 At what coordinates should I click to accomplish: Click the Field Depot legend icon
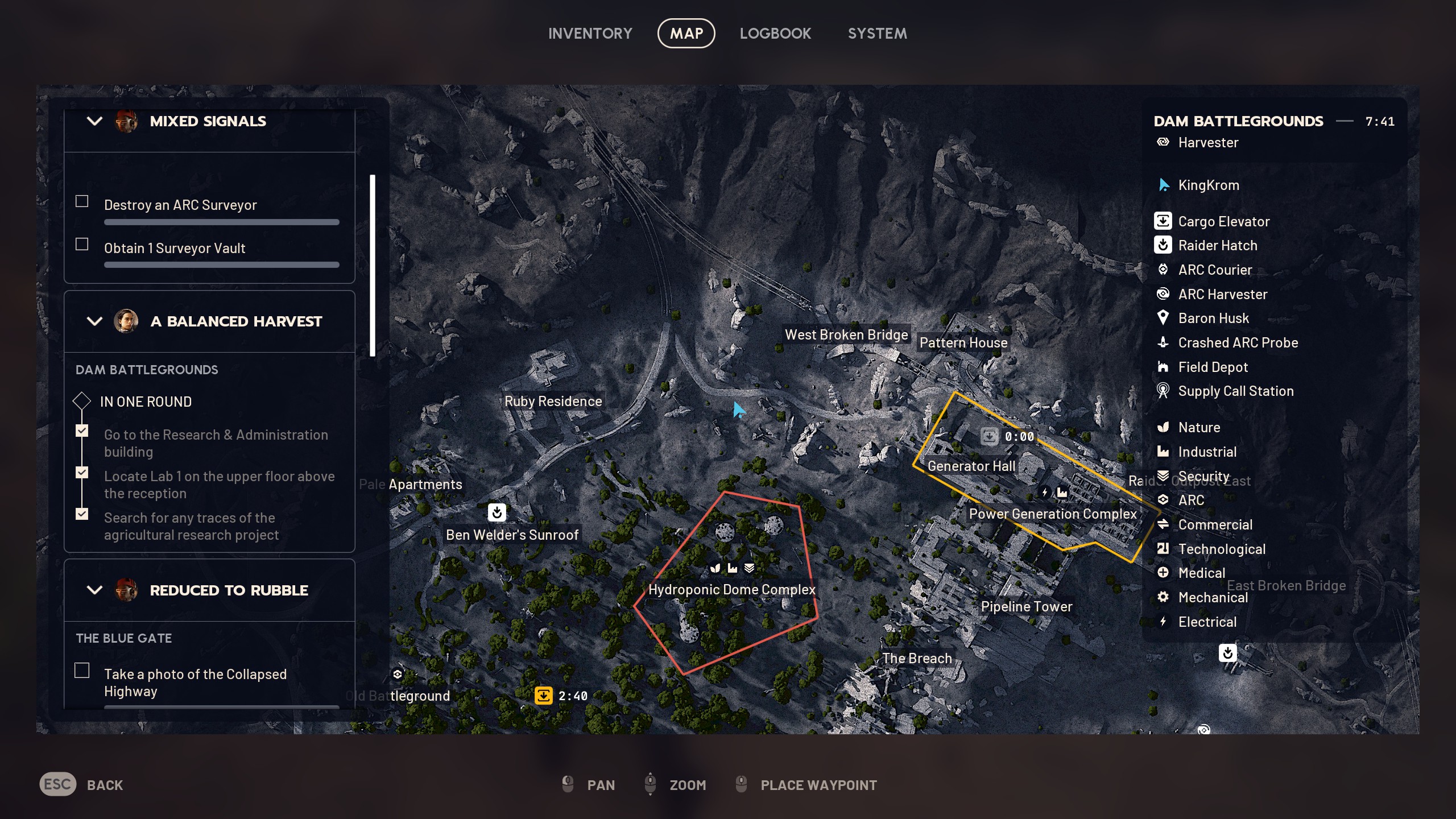tap(1164, 367)
